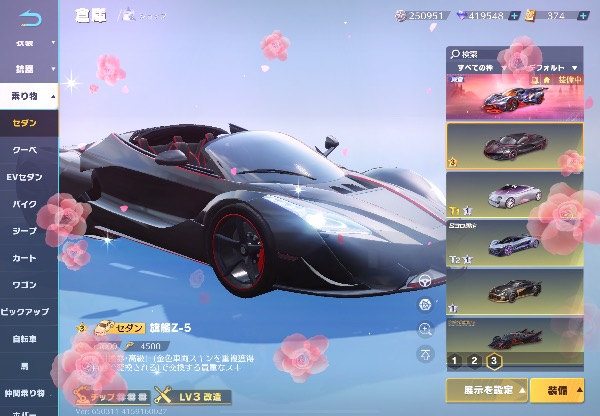Choose the black and gold car skin
This screenshot has width=600, height=416.
[x=514, y=291]
